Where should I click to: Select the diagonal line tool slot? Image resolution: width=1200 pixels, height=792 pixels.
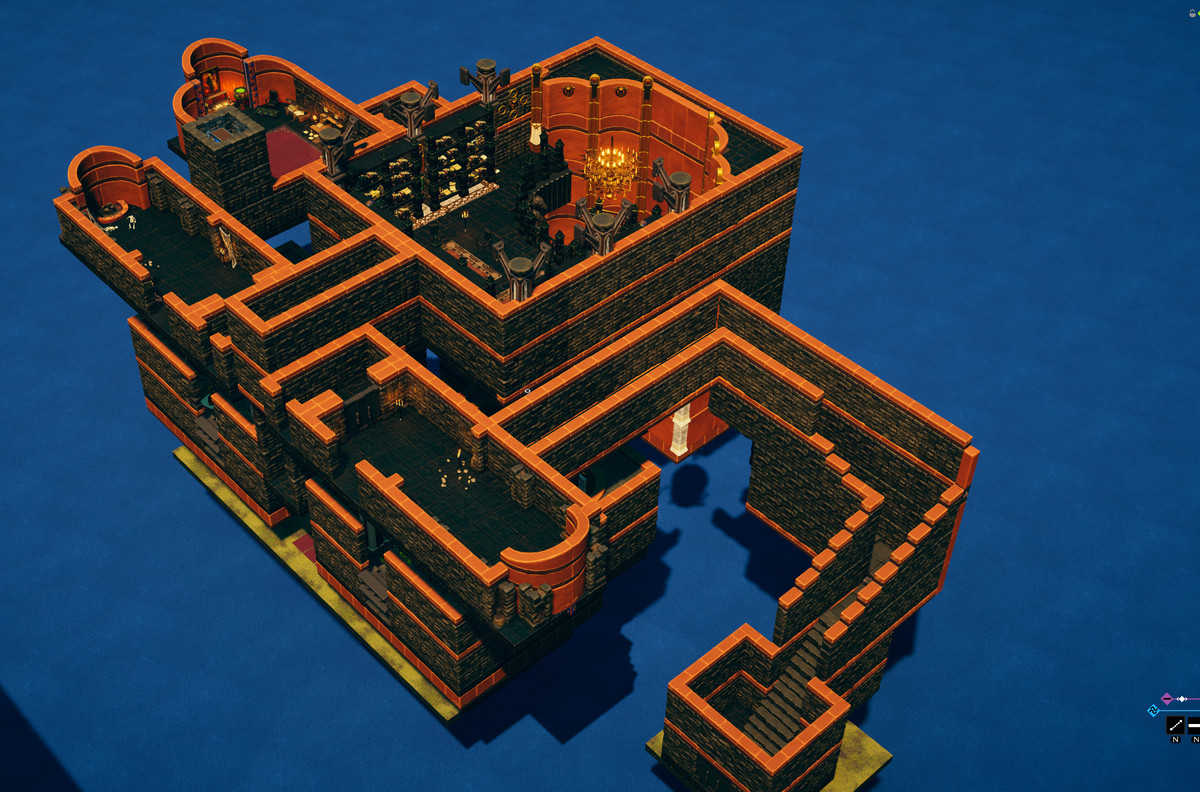(1175, 725)
